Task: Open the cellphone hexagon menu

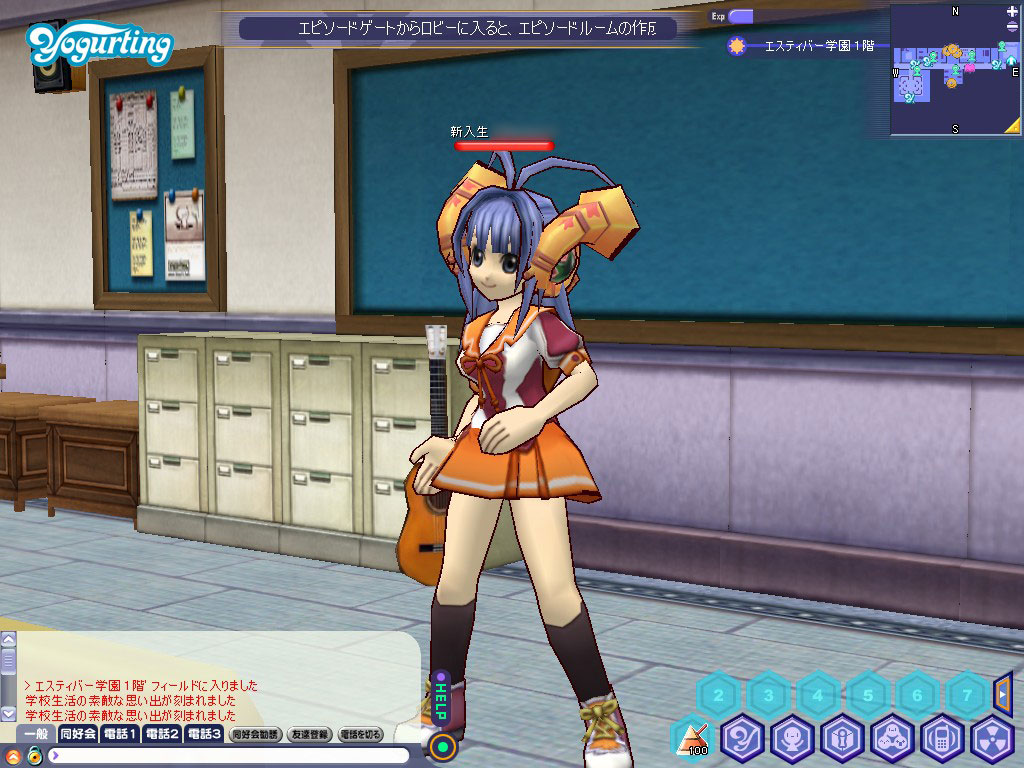Action: pyautogui.click(x=943, y=739)
